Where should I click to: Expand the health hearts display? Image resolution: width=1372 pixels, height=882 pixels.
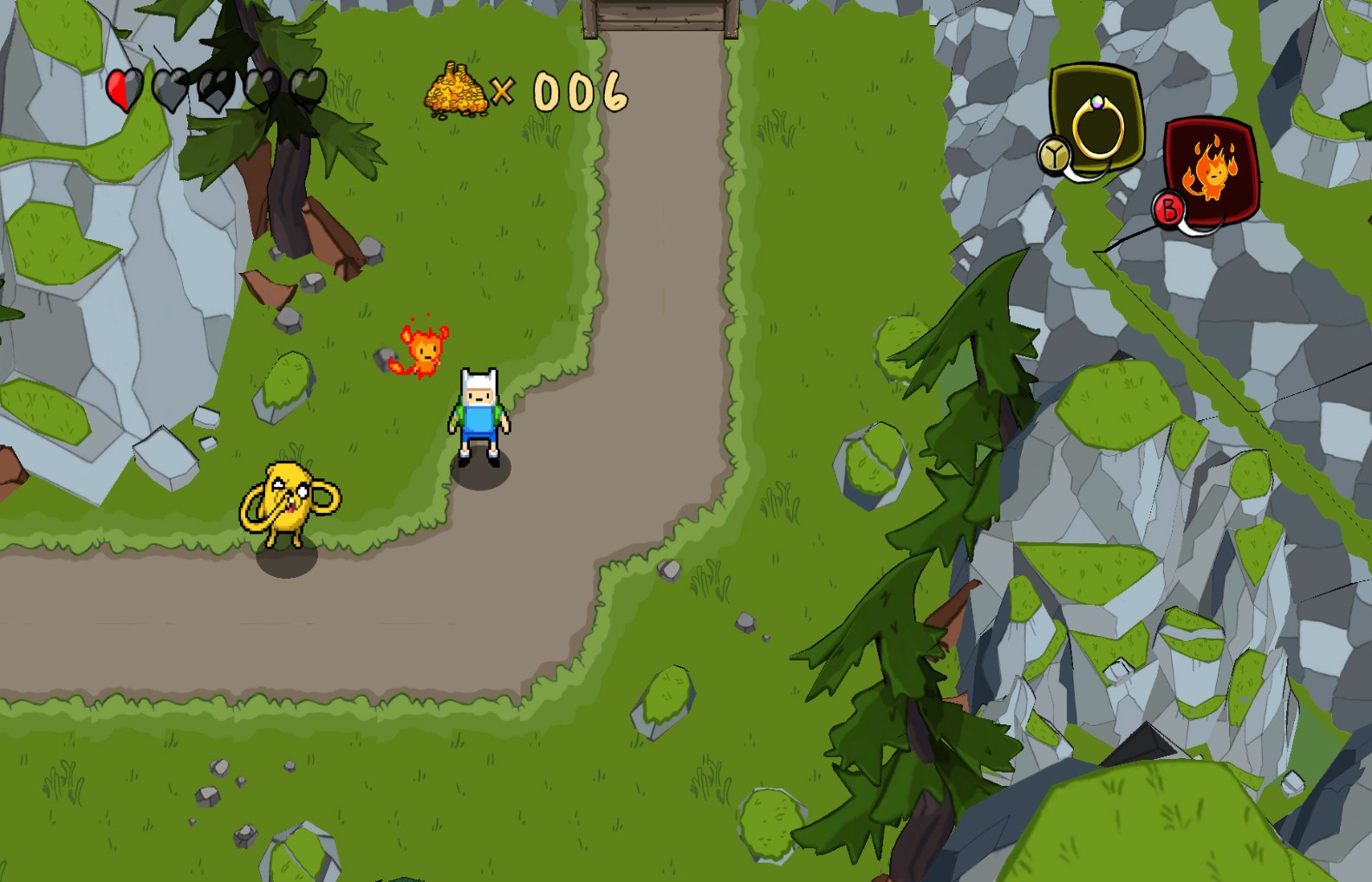click(215, 89)
